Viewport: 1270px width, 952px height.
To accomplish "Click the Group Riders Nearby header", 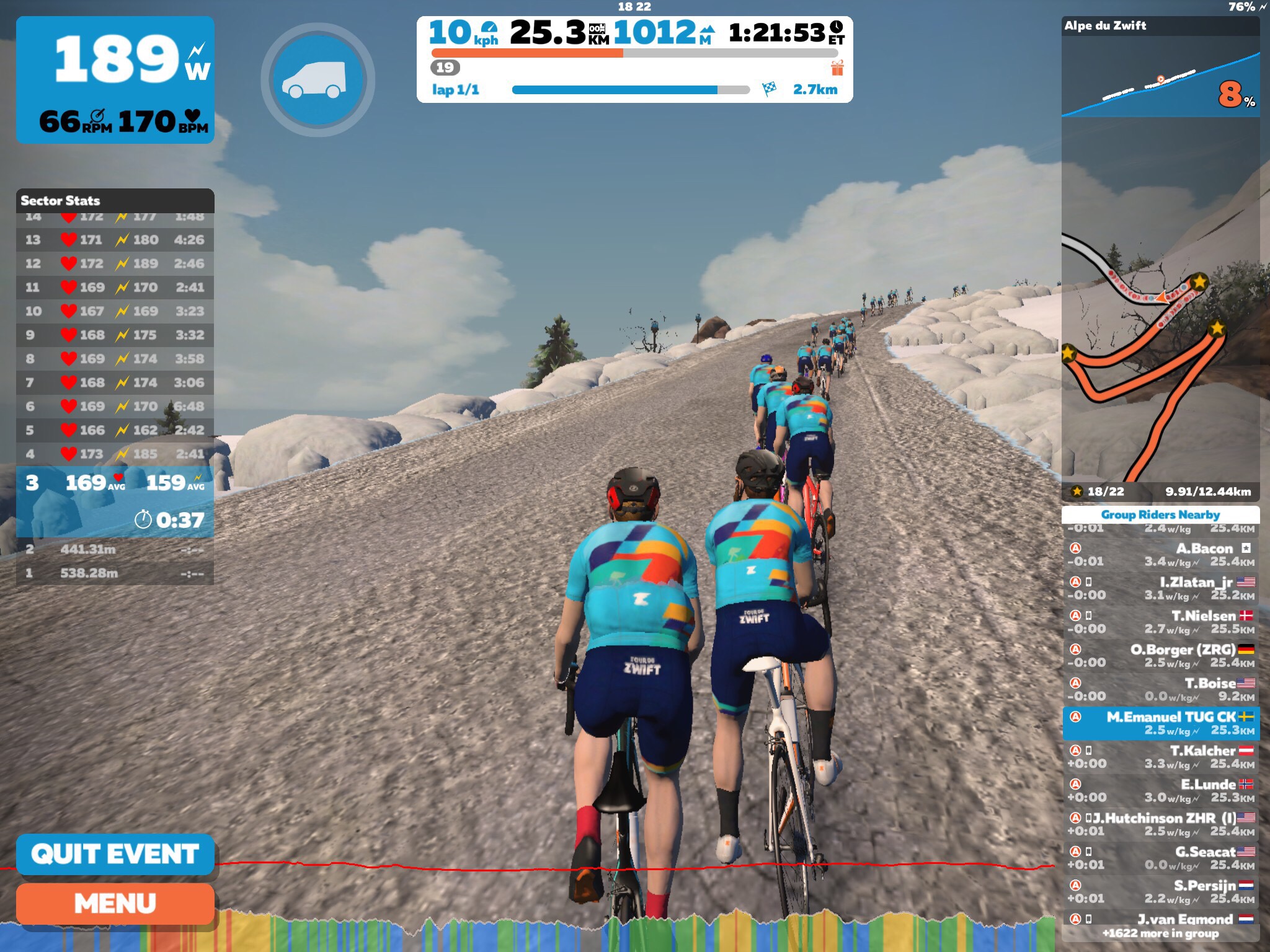I will point(1160,514).
